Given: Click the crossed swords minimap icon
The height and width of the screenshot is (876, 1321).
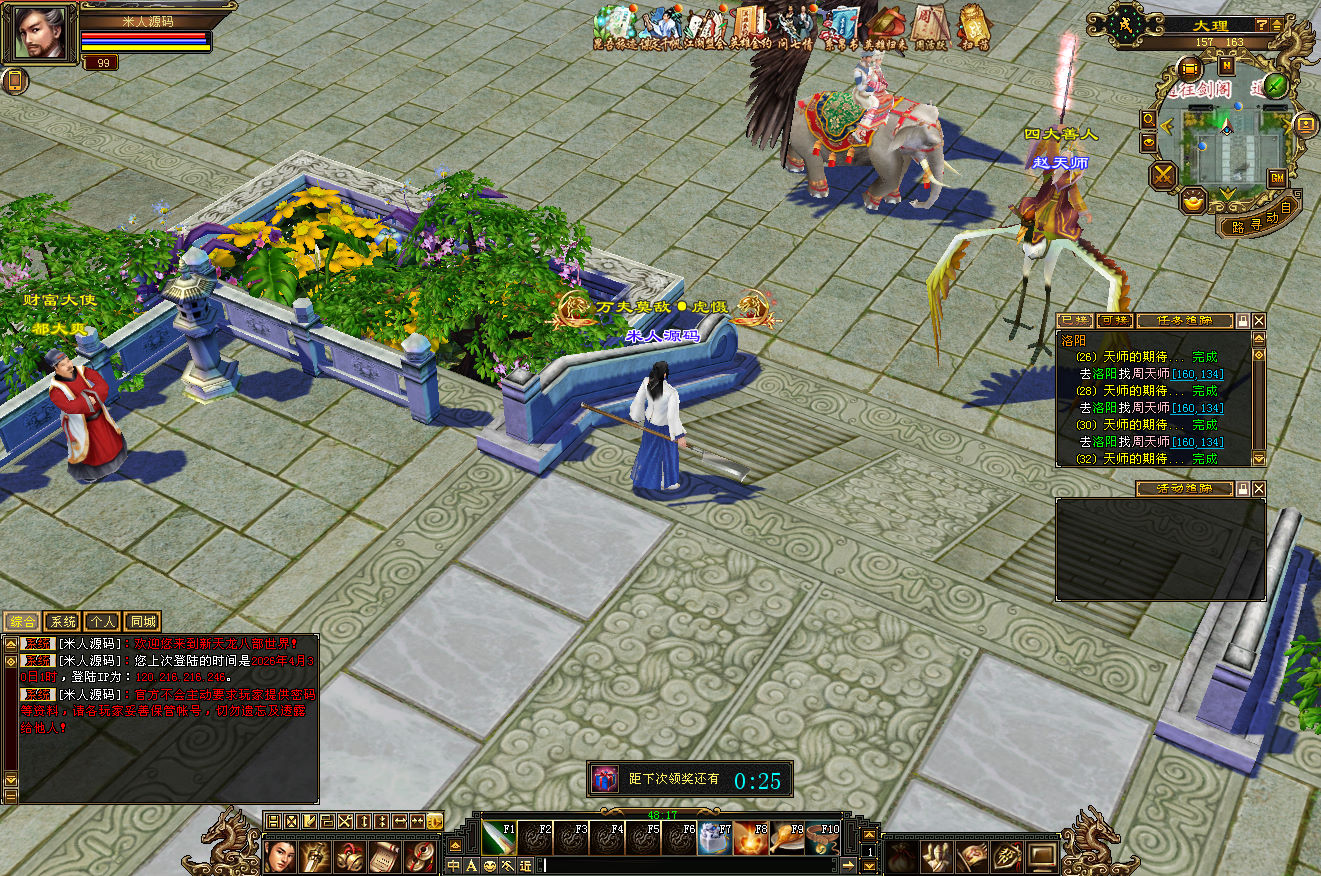Looking at the screenshot, I should coord(1164,176).
